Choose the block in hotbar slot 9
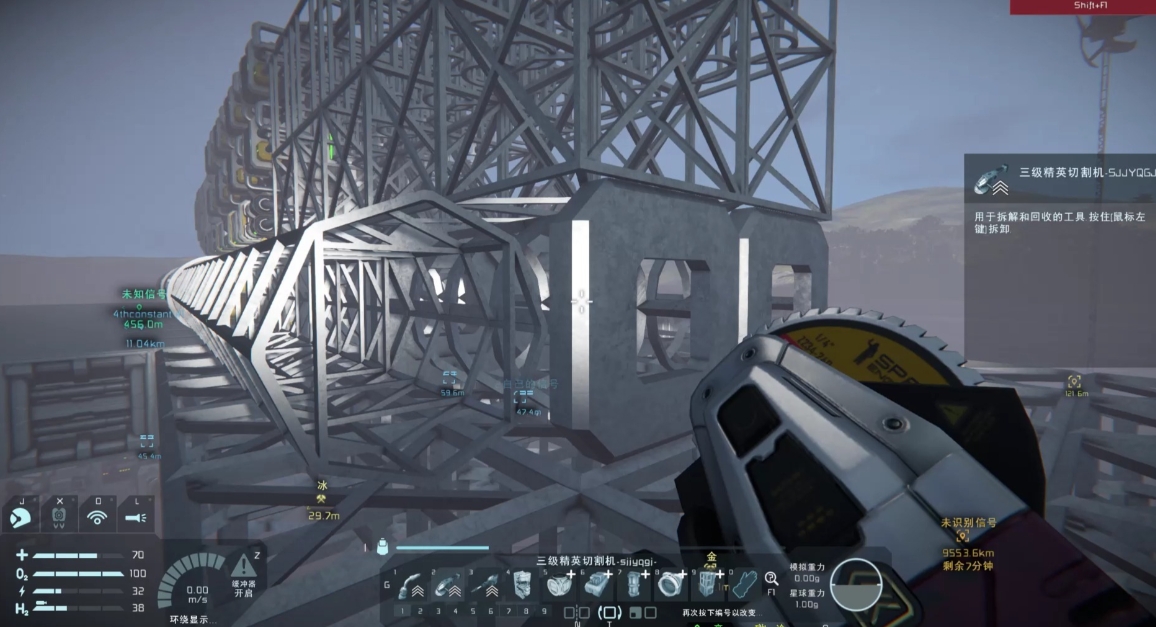1156x627 pixels. [x=708, y=584]
